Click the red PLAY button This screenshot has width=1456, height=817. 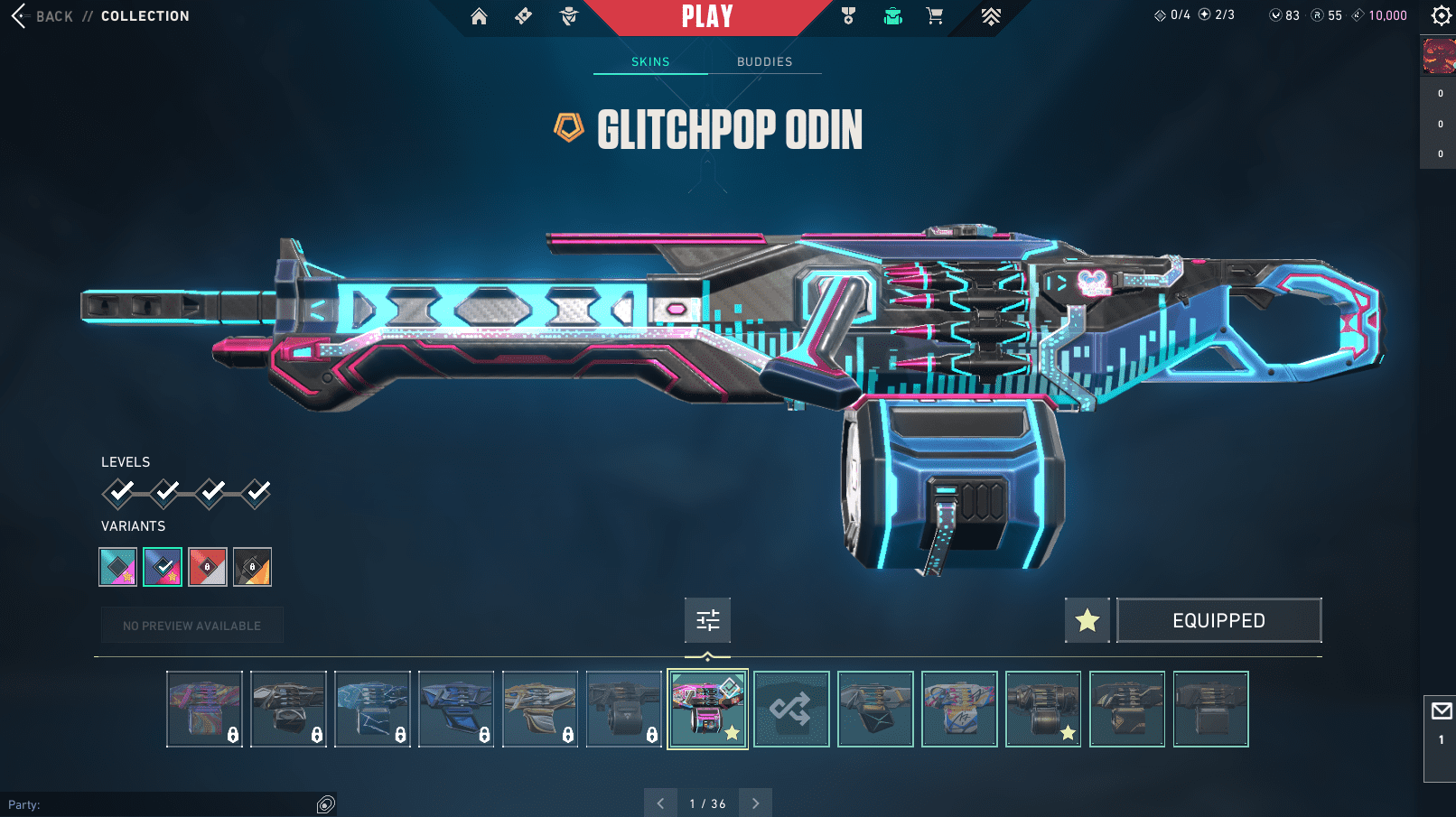coord(707,17)
